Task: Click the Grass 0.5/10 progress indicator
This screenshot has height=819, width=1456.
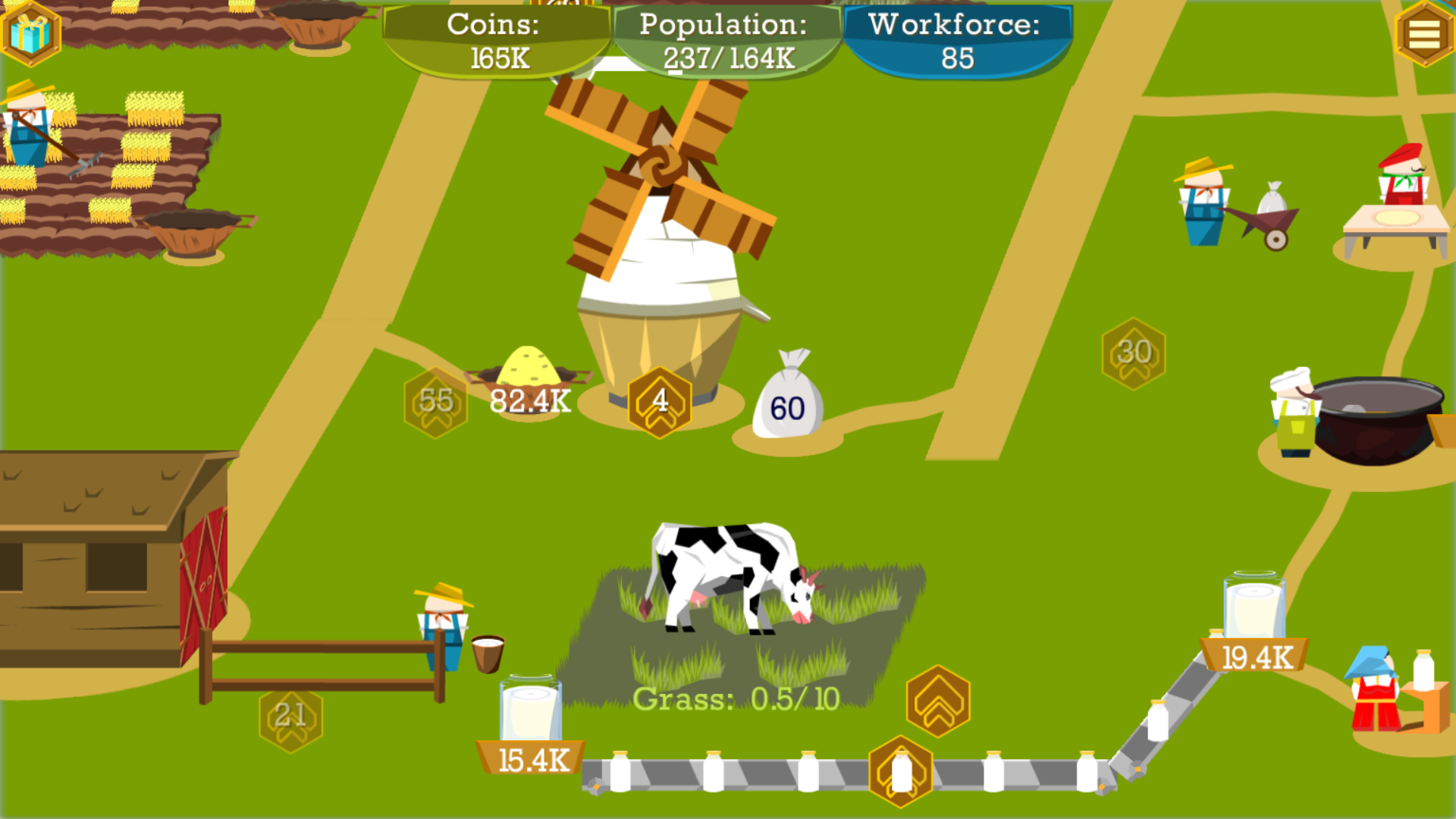Action: click(x=734, y=699)
